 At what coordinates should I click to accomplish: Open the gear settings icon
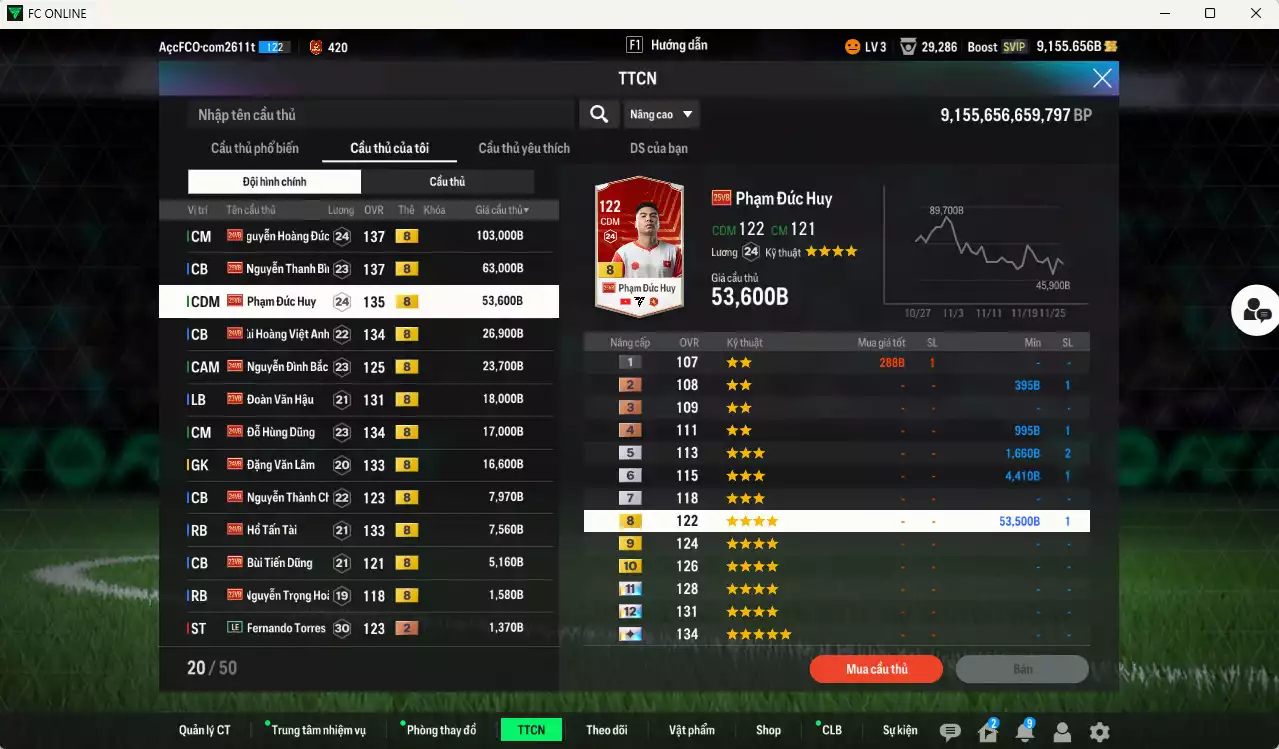click(x=1099, y=732)
